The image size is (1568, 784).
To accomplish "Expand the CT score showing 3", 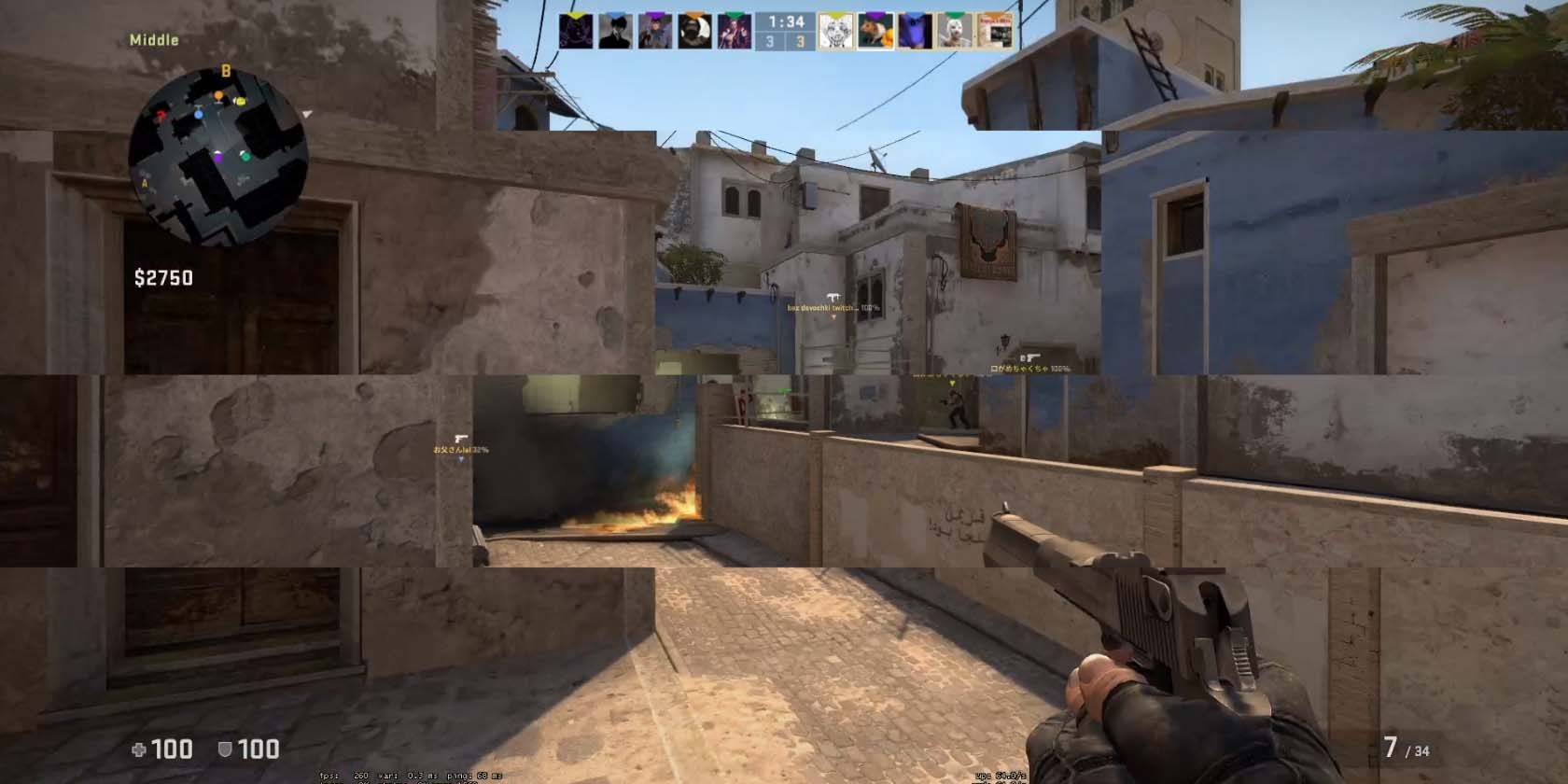I will tap(767, 41).
